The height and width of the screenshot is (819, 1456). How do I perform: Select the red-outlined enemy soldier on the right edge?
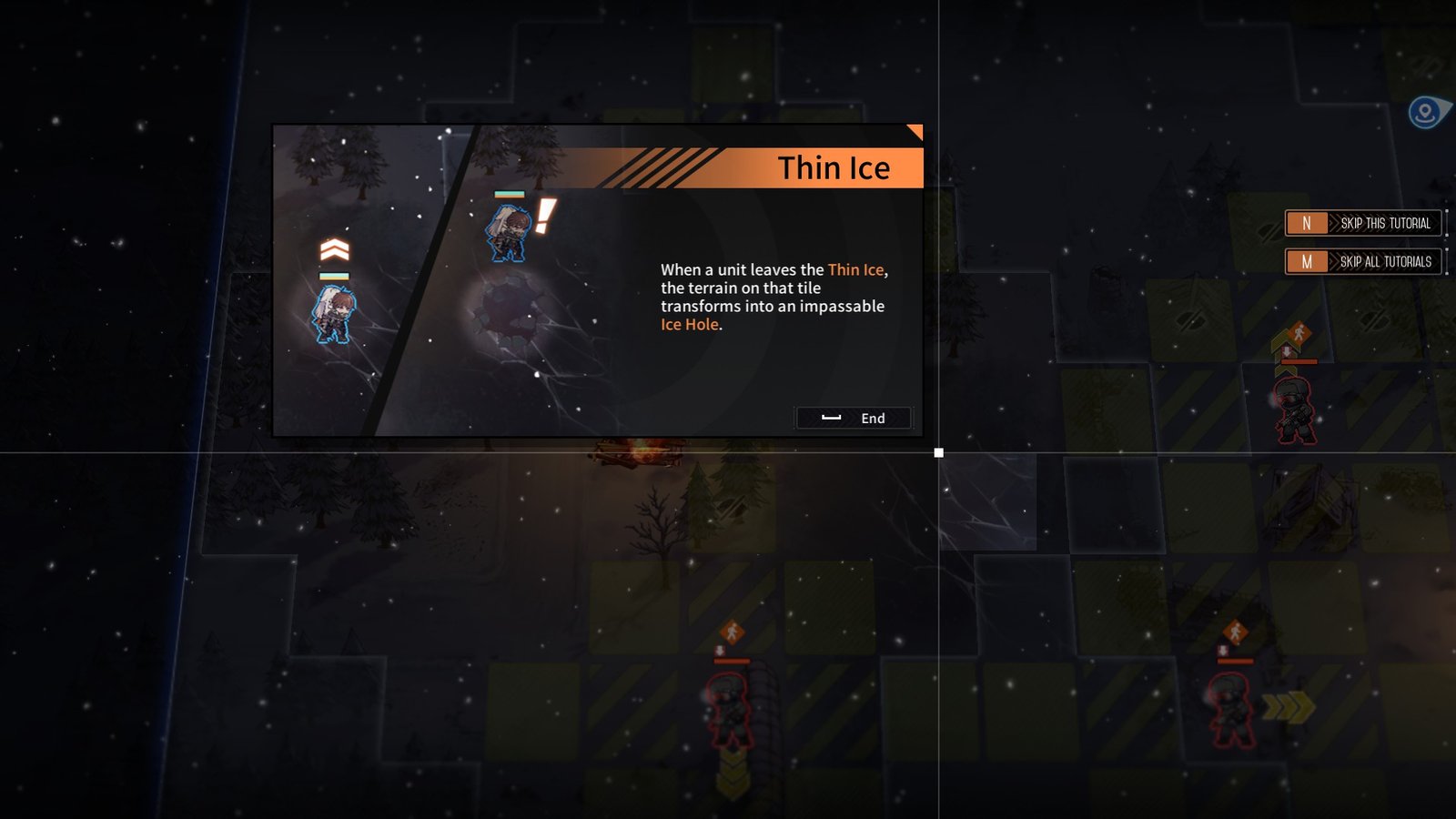(x=1294, y=409)
